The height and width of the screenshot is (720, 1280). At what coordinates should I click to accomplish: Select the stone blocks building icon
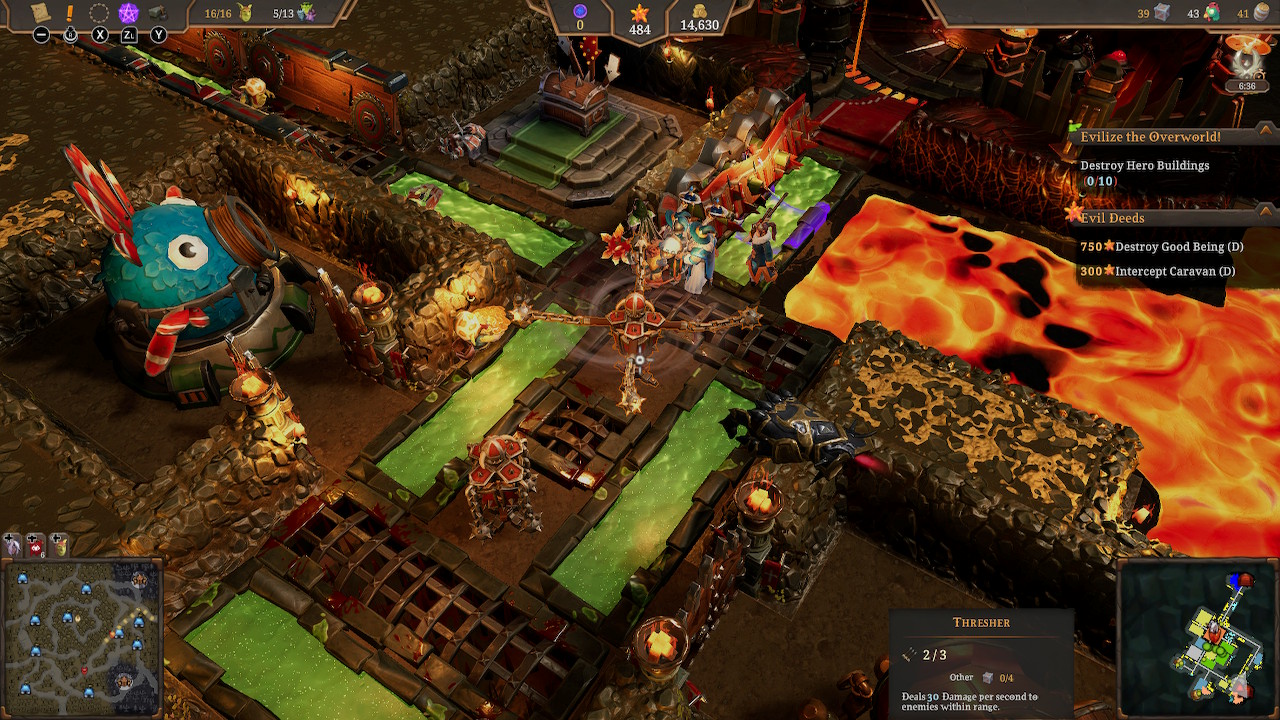[157, 13]
